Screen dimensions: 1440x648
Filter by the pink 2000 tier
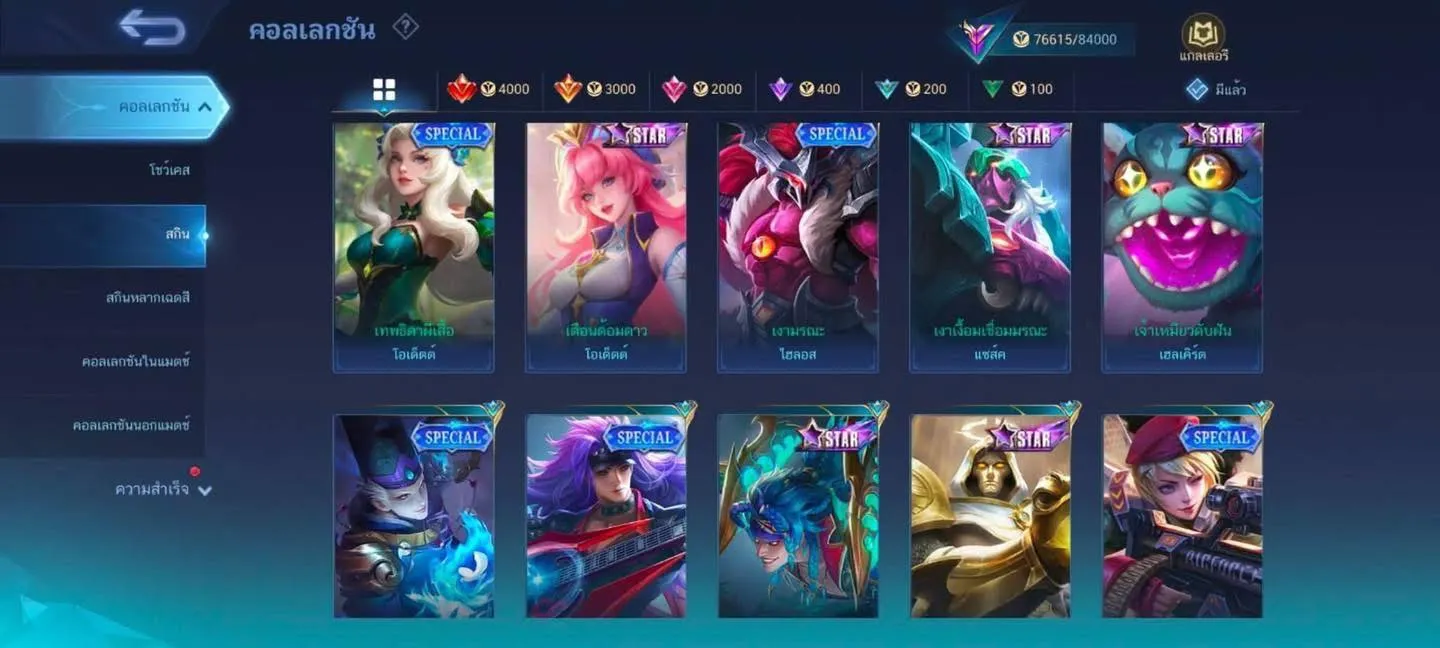coord(702,89)
